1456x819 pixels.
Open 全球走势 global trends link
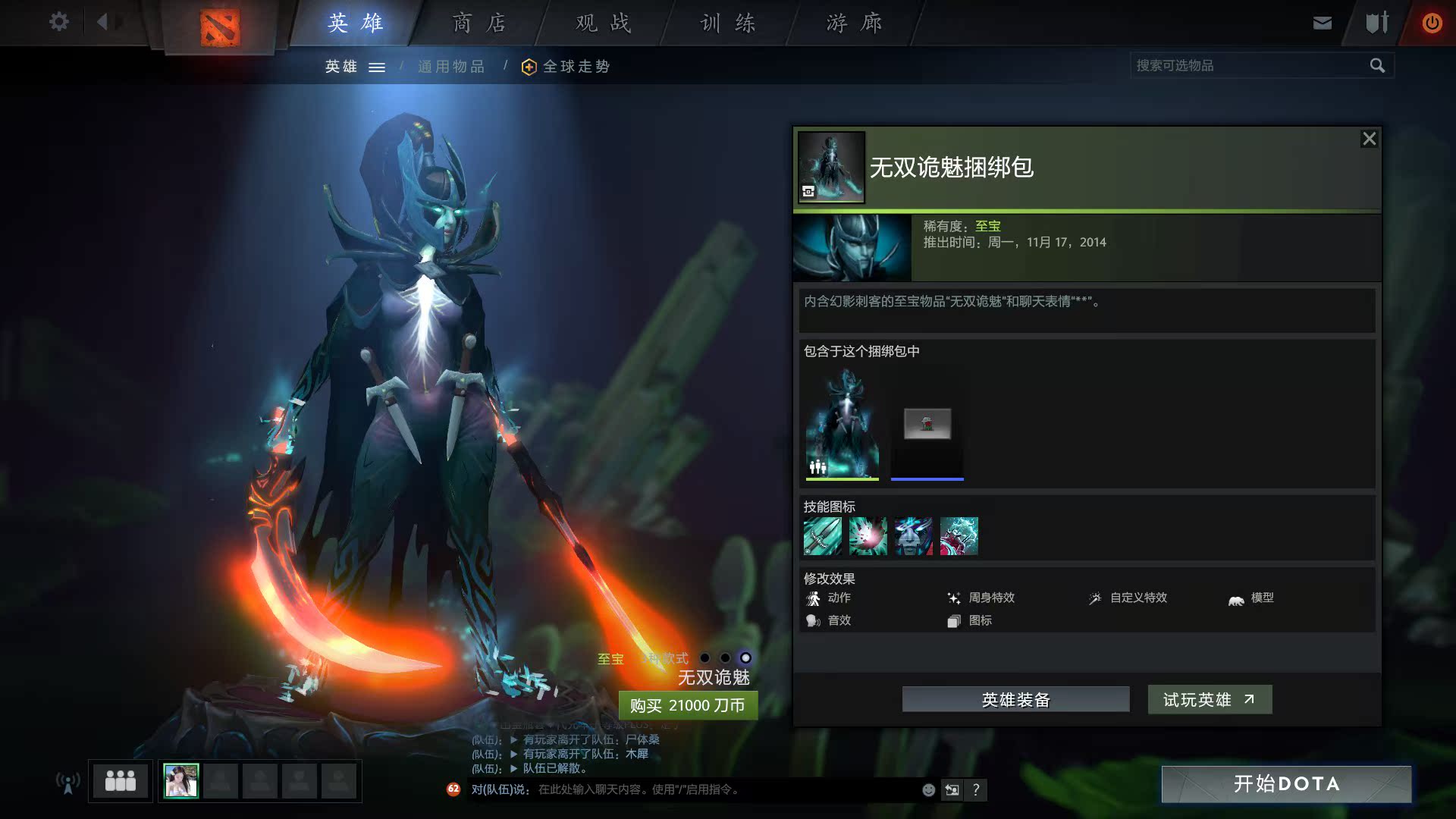pyautogui.click(x=576, y=67)
